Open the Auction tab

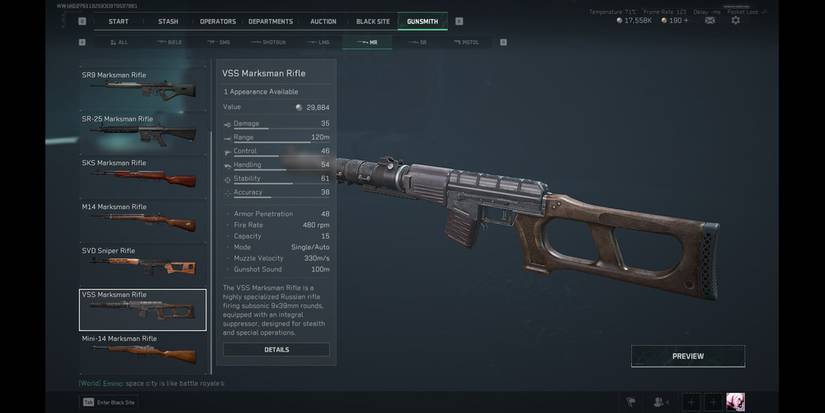[x=323, y=21]
